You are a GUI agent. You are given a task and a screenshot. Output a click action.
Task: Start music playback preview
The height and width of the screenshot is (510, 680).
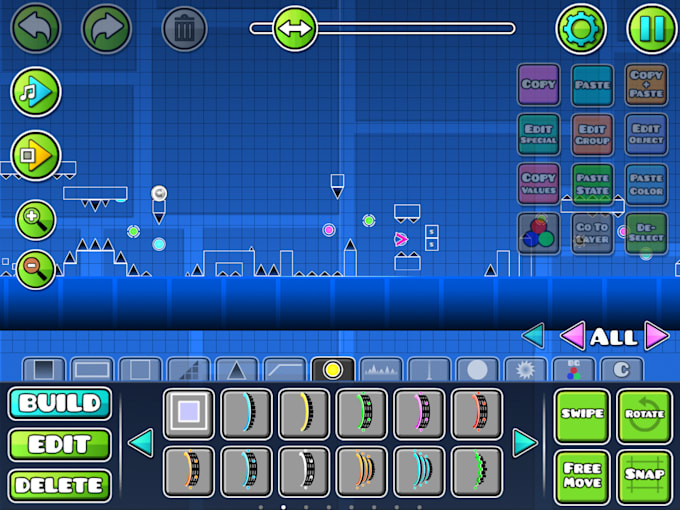35,93
